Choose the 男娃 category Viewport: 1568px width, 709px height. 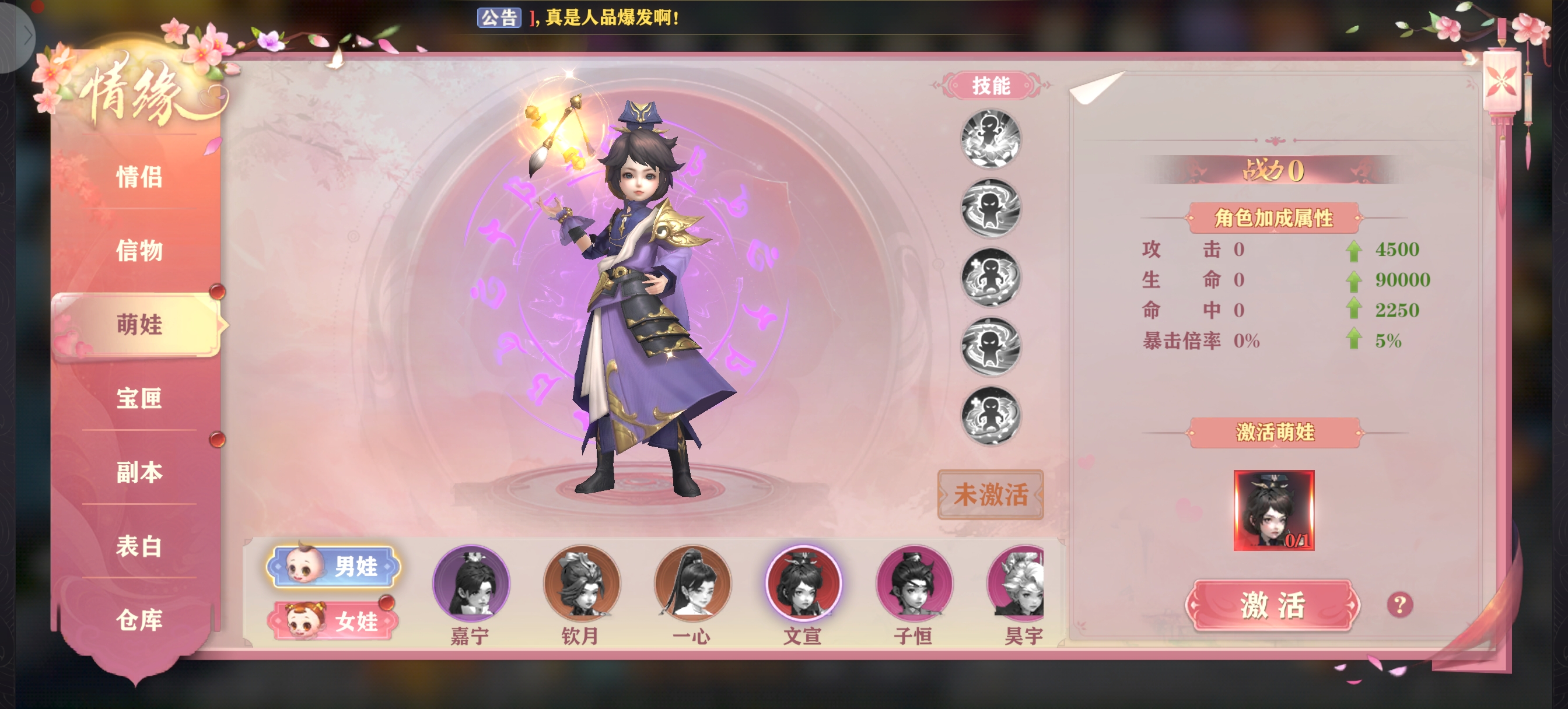(x=334, y=567)
